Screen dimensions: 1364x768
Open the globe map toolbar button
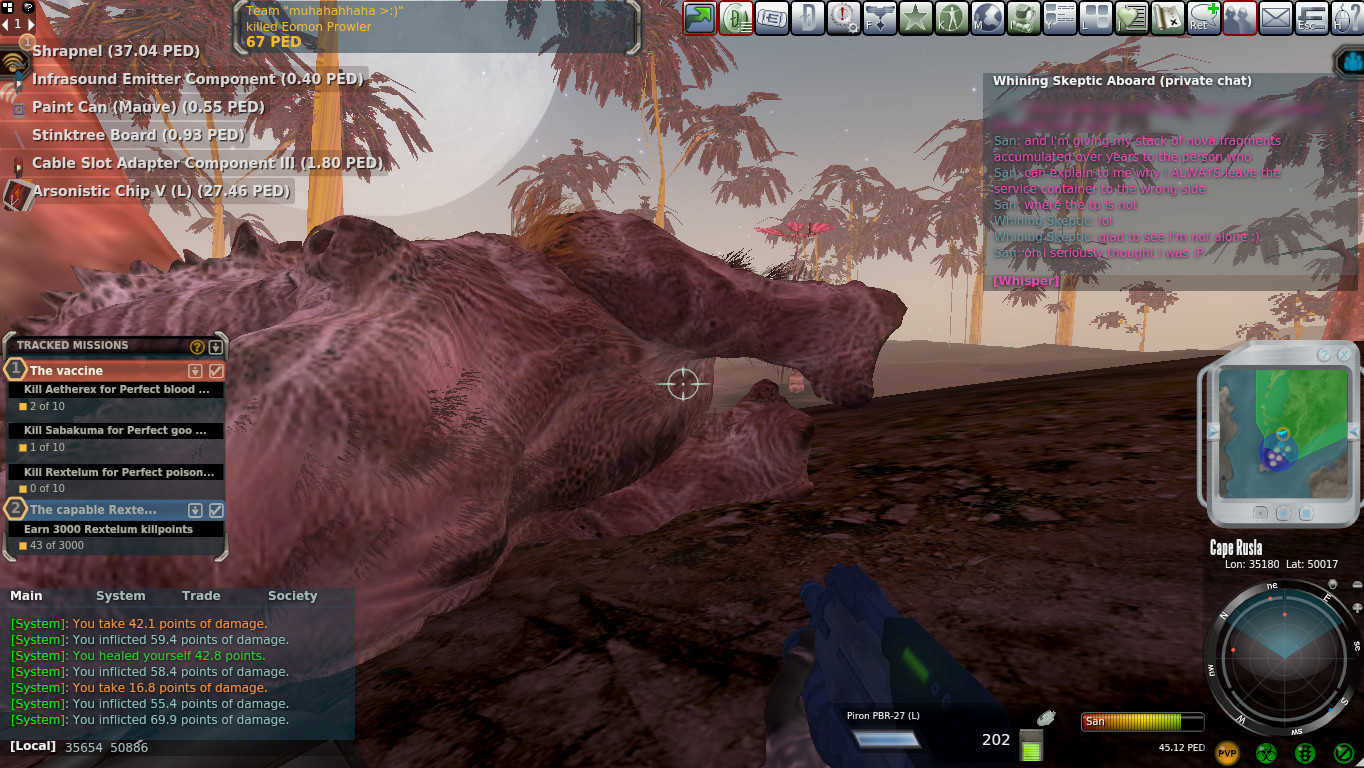pos(988,18)
